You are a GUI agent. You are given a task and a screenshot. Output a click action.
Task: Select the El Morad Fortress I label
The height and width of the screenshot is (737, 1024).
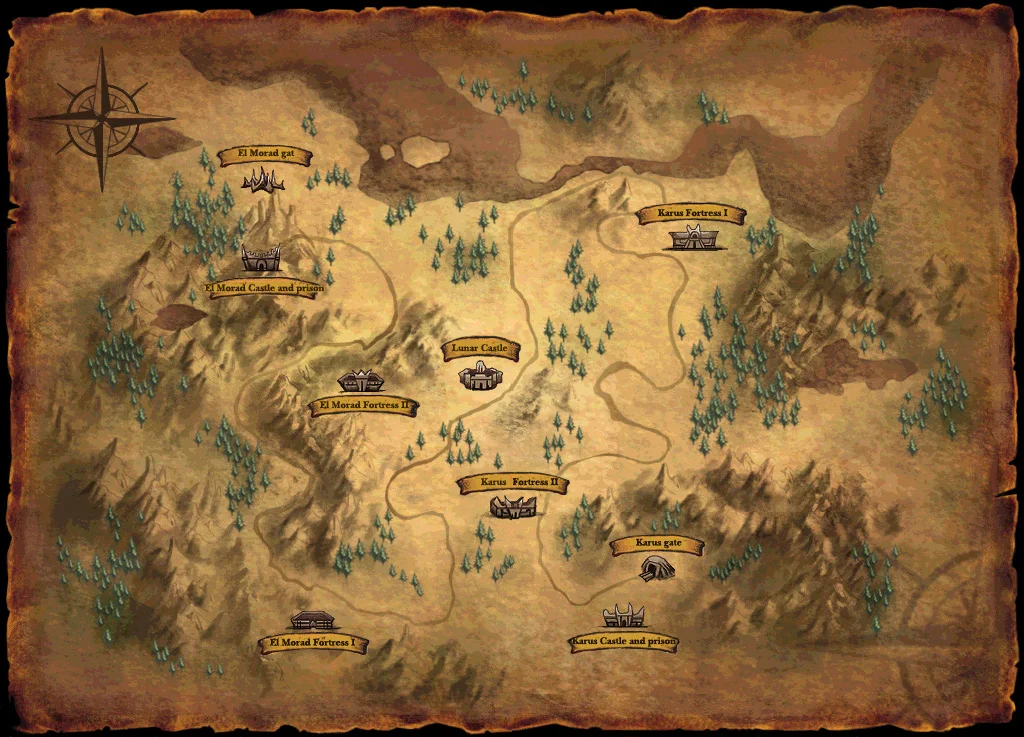tap(312, 643)
